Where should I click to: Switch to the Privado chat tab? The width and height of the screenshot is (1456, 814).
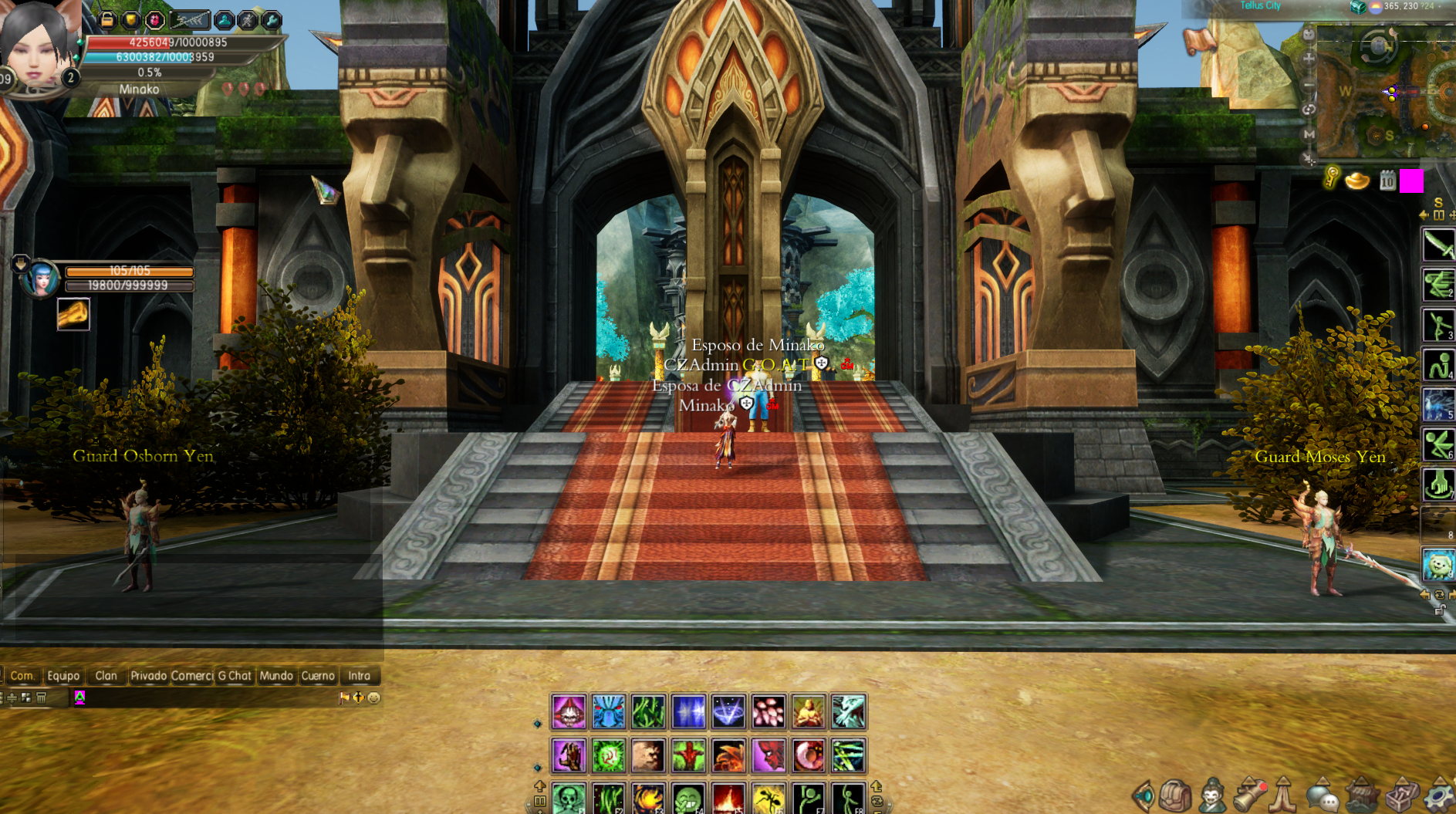(148, 676)
